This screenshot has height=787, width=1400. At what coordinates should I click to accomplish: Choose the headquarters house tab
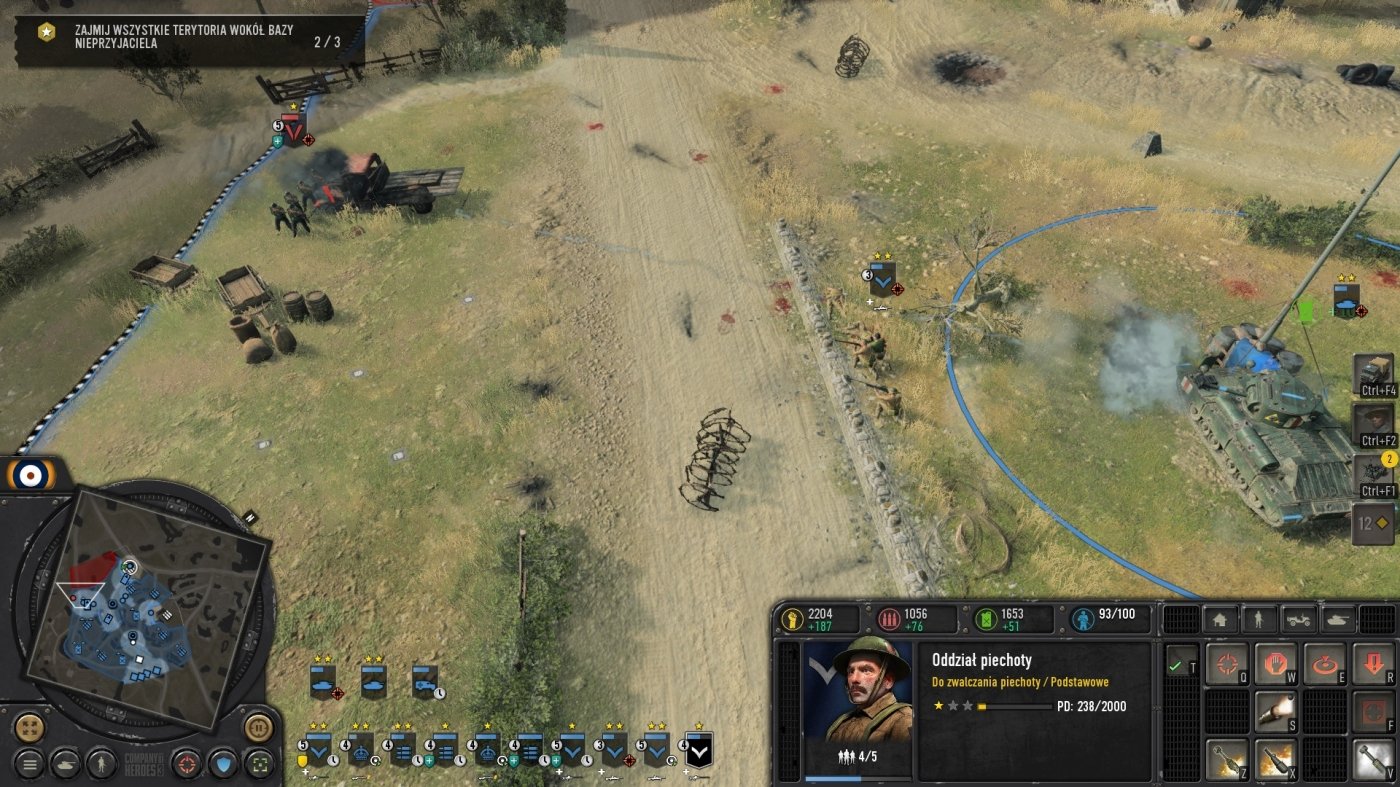[1219, 619]
